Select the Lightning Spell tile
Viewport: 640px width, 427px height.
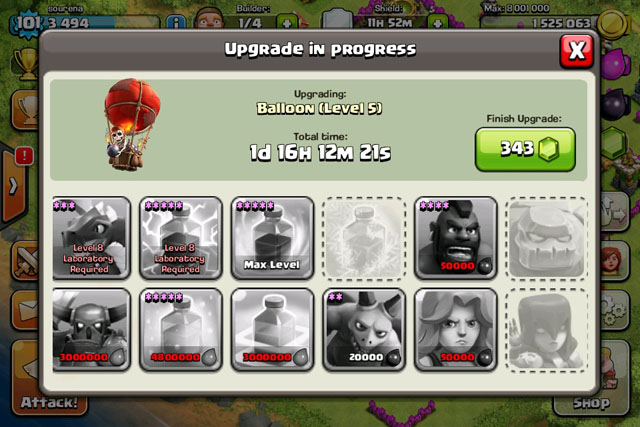coord(181,236)
